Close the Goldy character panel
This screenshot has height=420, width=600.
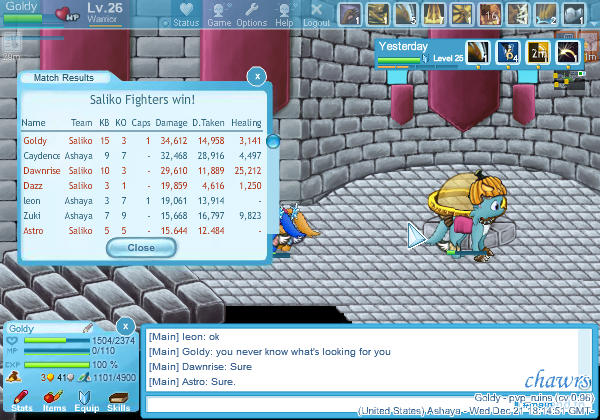(x=125, y=326)
